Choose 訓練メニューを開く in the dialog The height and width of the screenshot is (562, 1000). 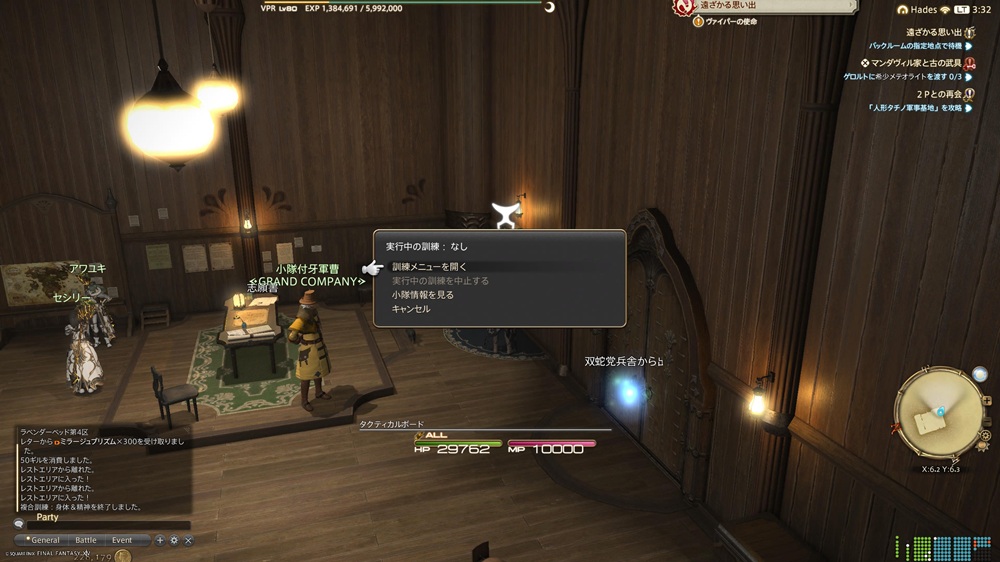tap(430, 267)
